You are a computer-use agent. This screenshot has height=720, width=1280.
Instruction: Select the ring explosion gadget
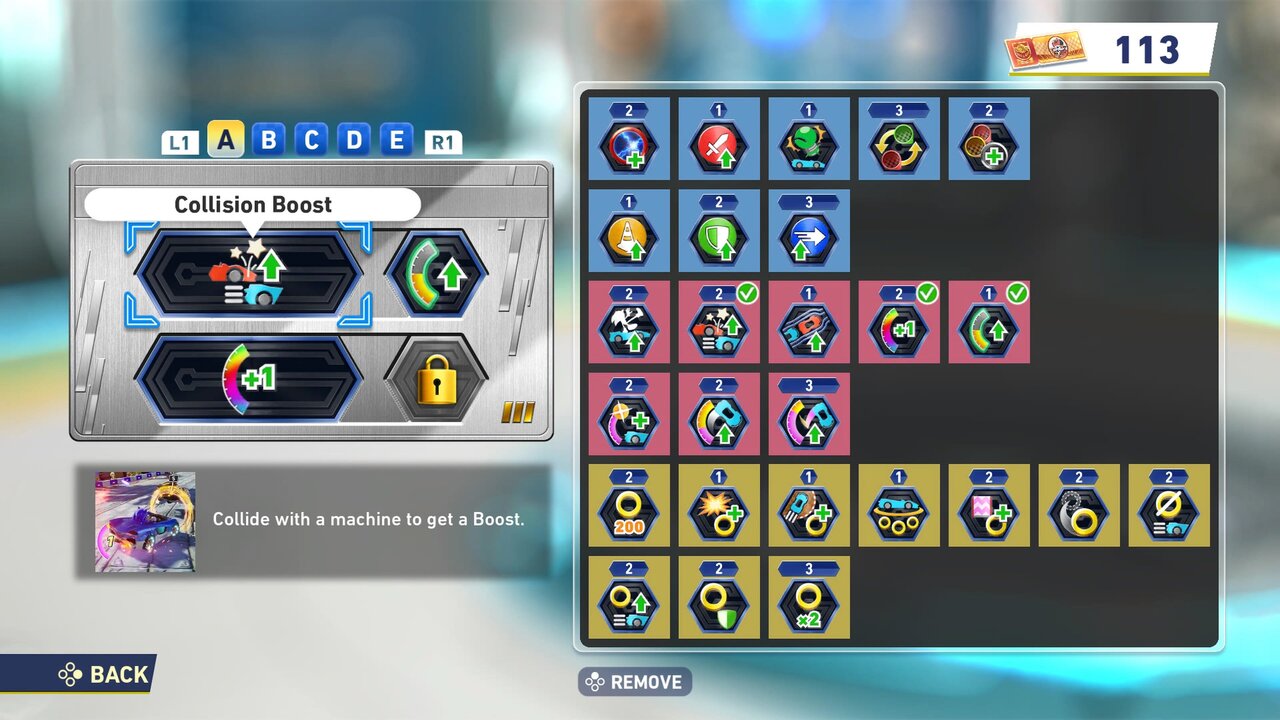(x=719, y=506)
